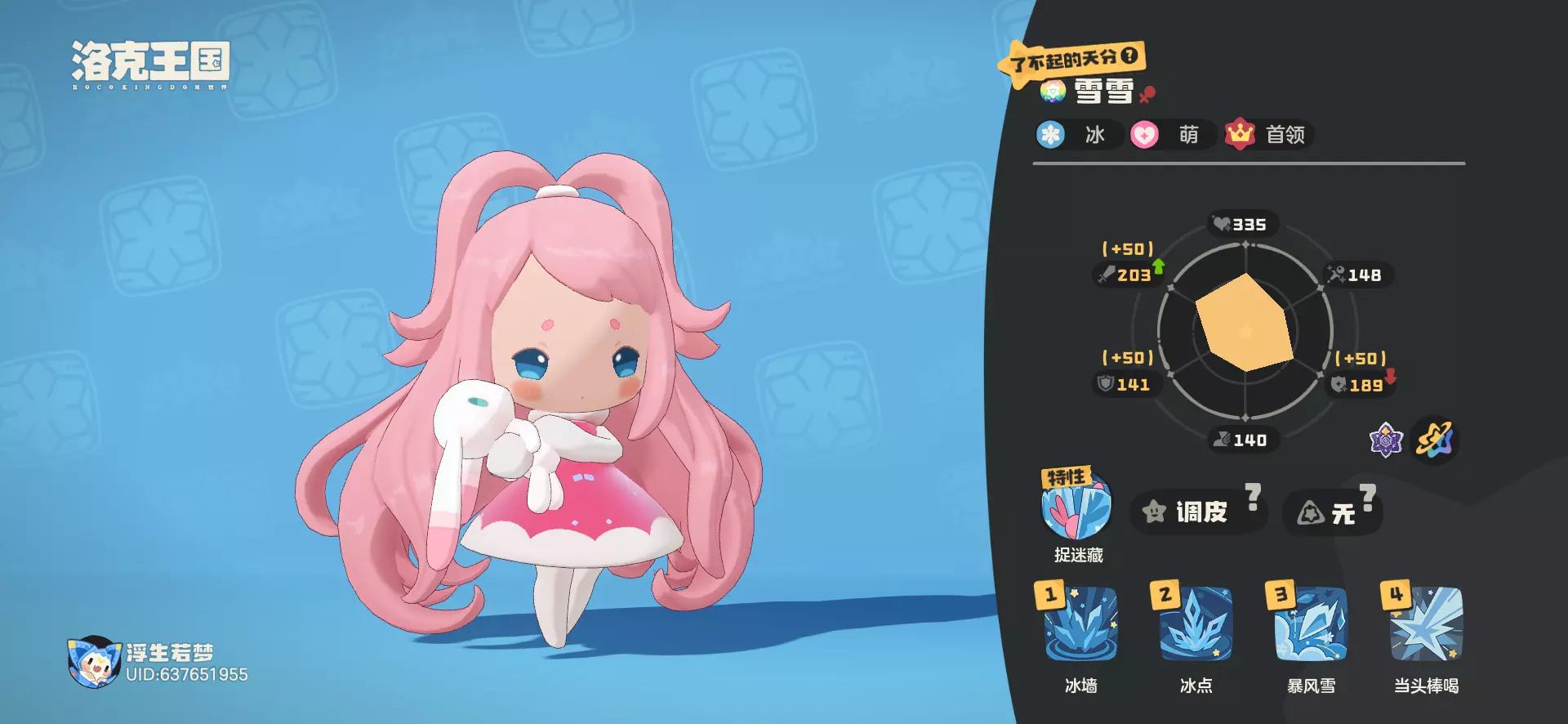1568x724 pixels.
Task: Click the rainbow badge before 雪雪 name
Action: (1053, 91)
